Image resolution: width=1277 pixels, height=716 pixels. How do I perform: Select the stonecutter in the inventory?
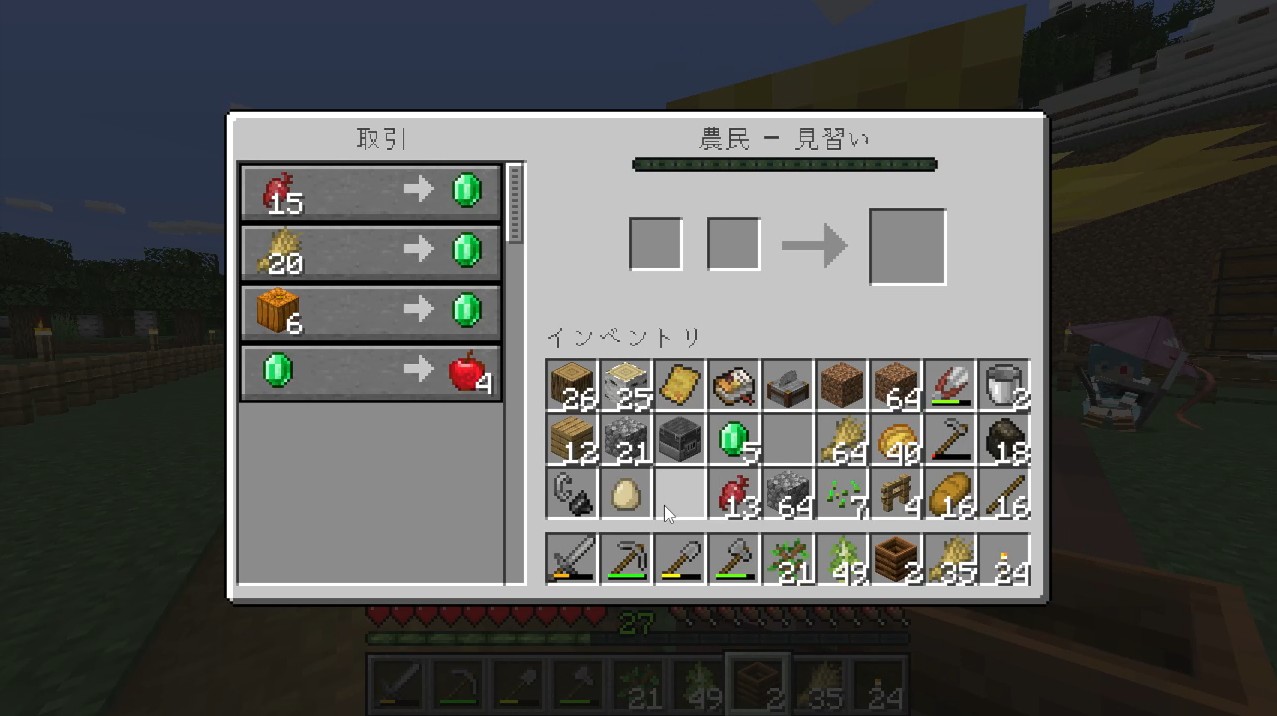click(788, 386)
